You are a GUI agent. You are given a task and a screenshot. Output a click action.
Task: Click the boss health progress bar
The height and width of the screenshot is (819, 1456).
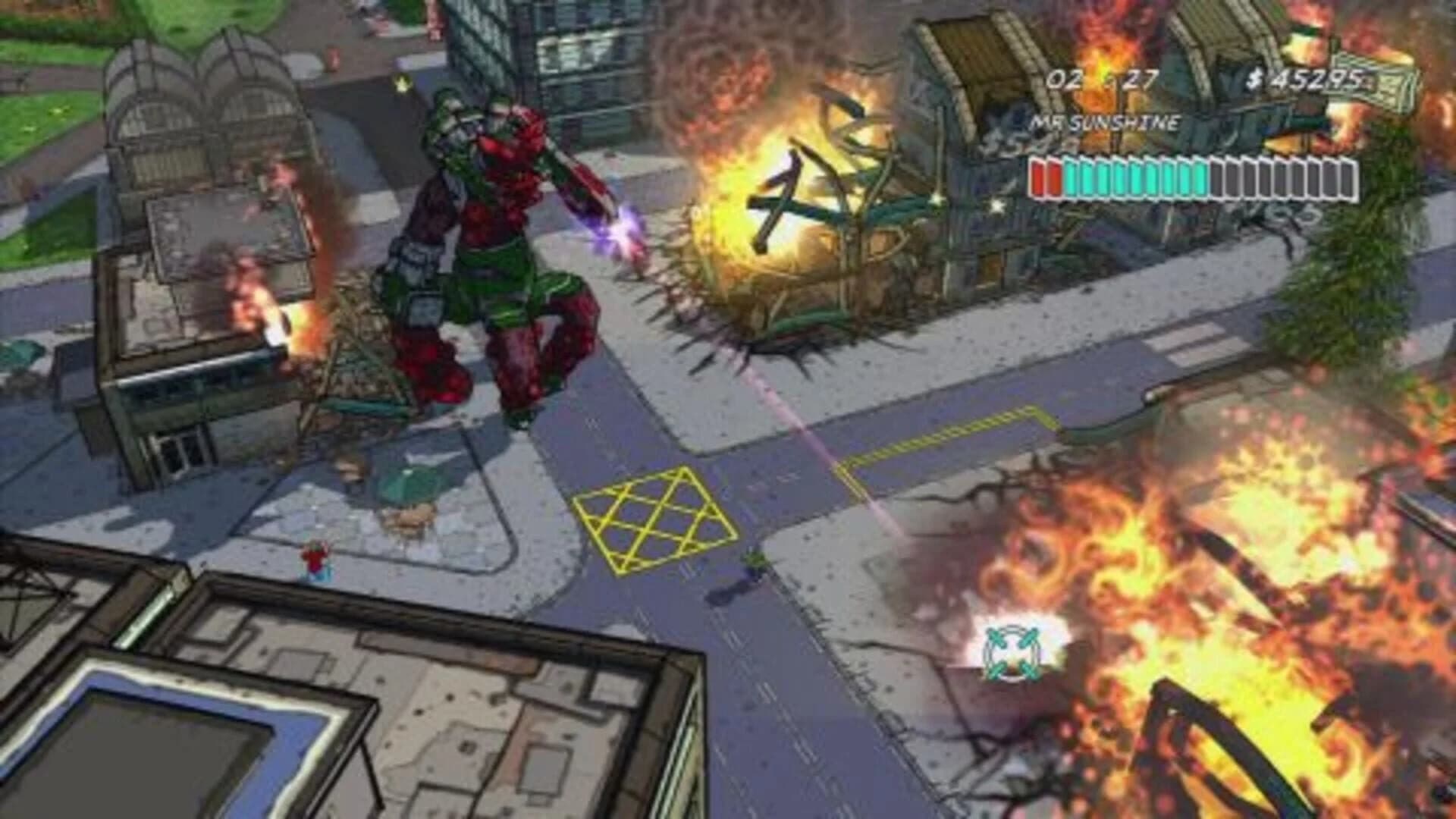point(1191,176)
